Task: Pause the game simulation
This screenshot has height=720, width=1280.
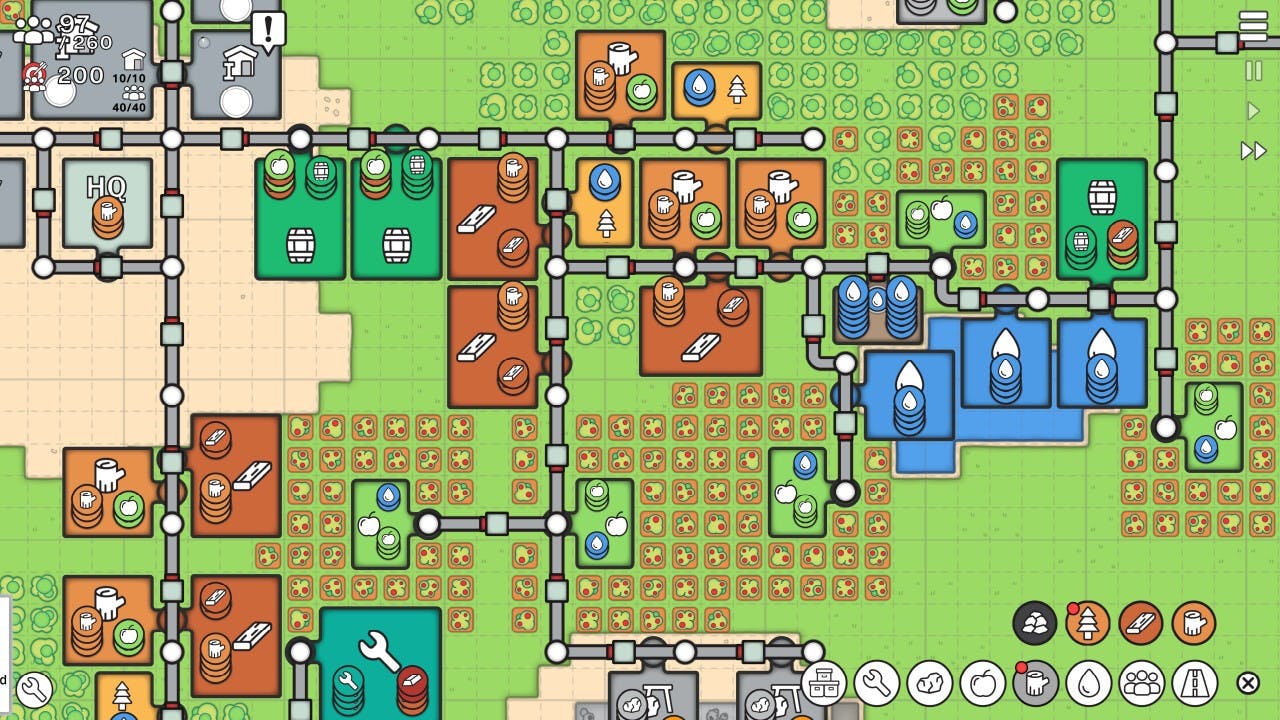Action: tap(1253, 71)
